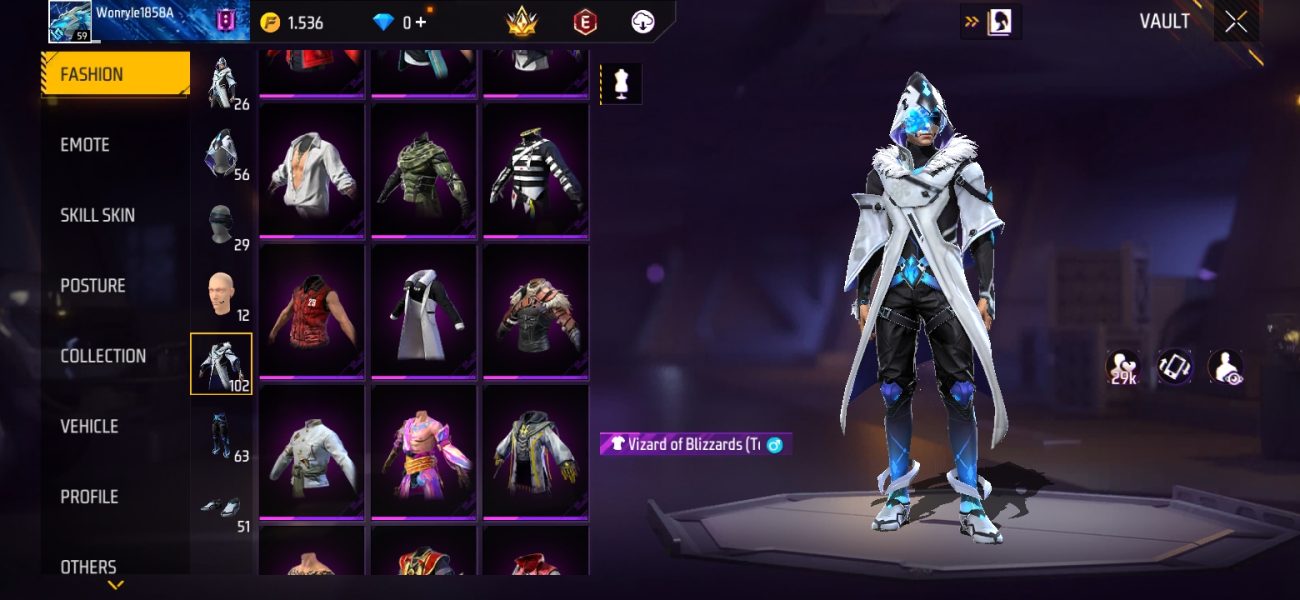Close the Vault screen
Screen dimensions: 1300x600
[x=1236, y=22]
